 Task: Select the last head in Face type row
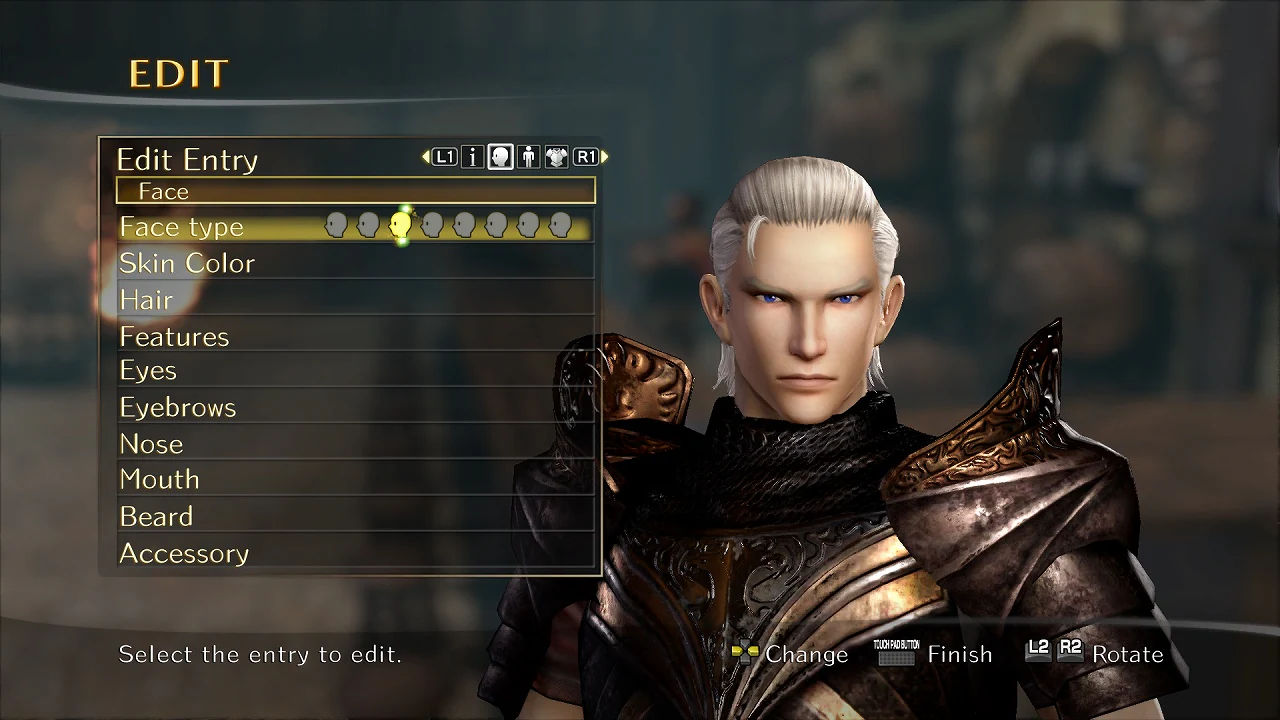pyautogui.click(x=560, y=224)
